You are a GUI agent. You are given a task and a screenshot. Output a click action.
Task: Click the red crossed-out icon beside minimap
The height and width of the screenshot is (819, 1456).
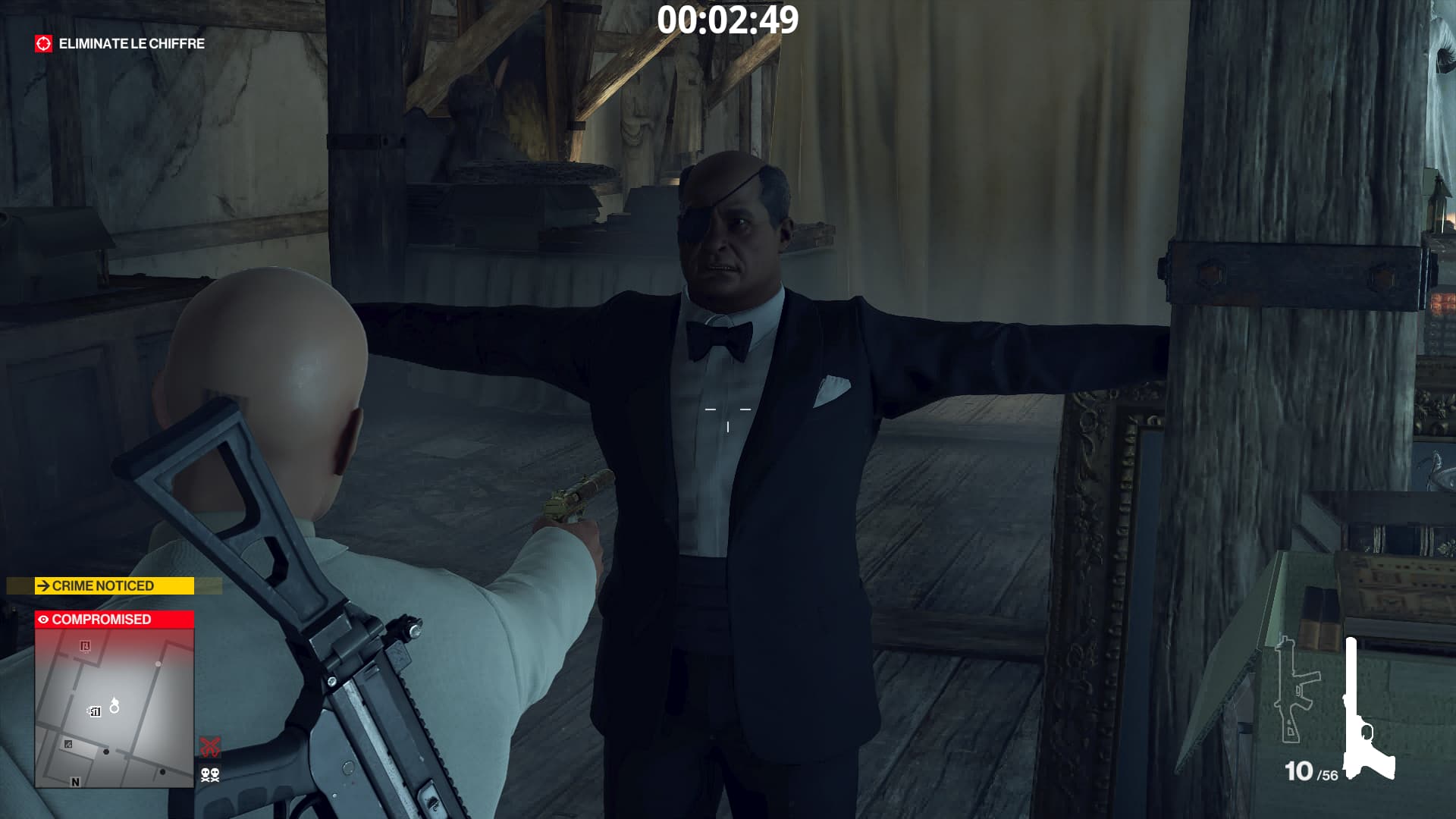[210, 746]
